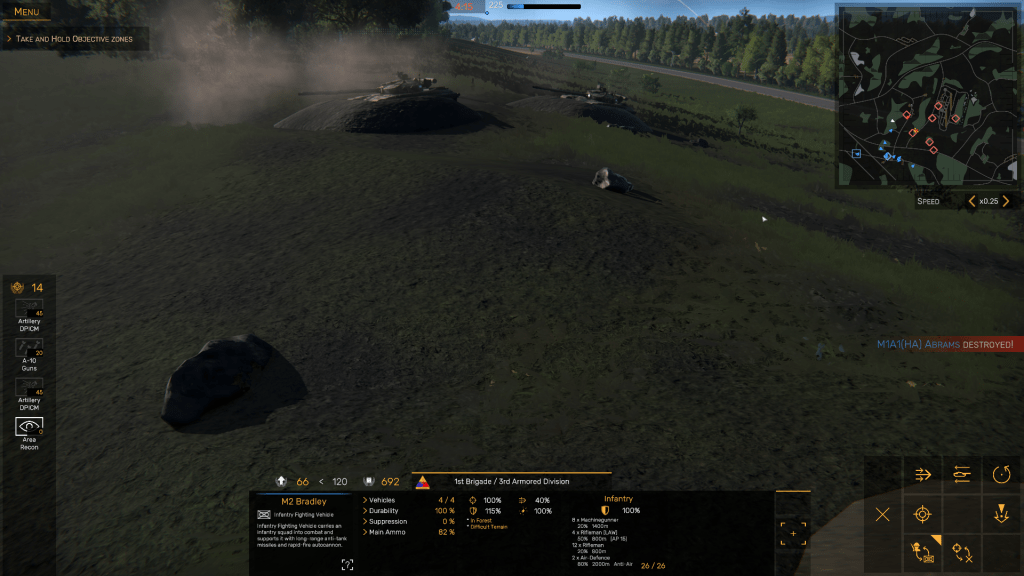Expand the Vehicles stat row

coord(382,500)
